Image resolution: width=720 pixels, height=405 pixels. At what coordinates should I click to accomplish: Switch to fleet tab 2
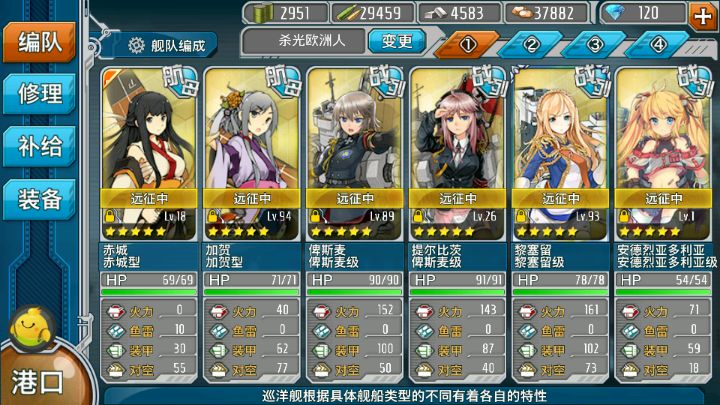(531, 44)
